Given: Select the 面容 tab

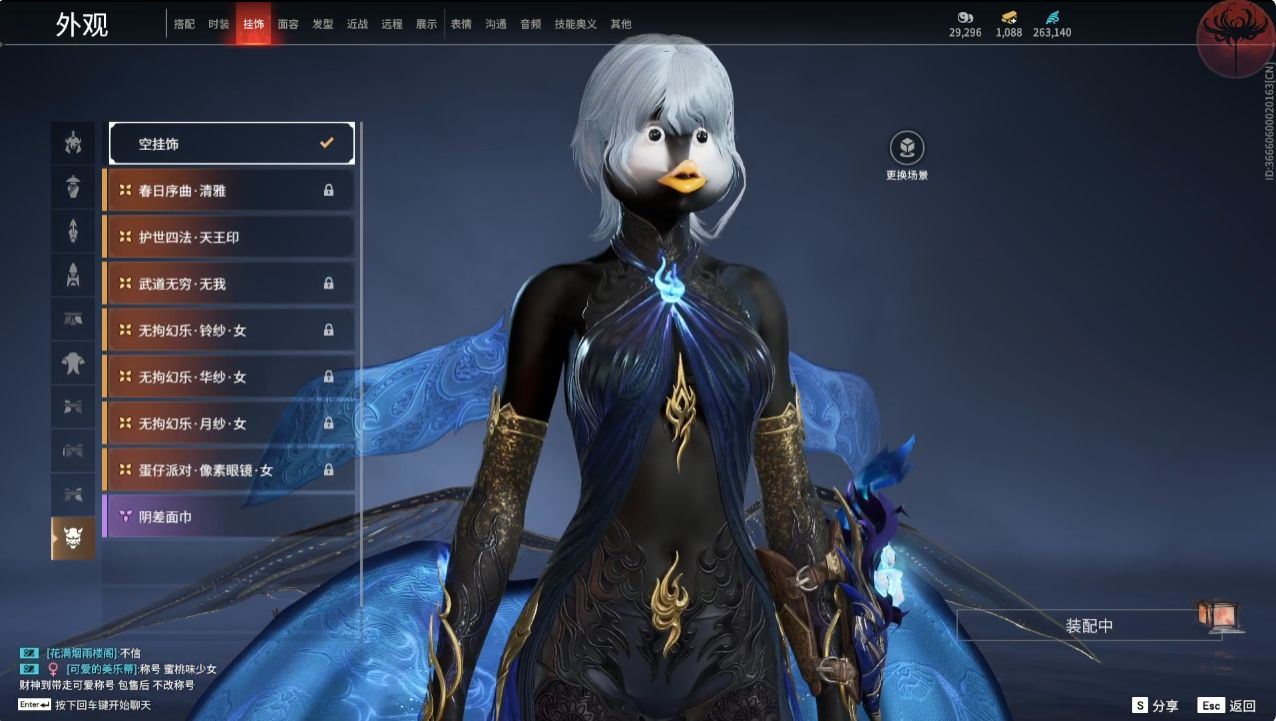Looking at the screenshot, I should point(288,24).
